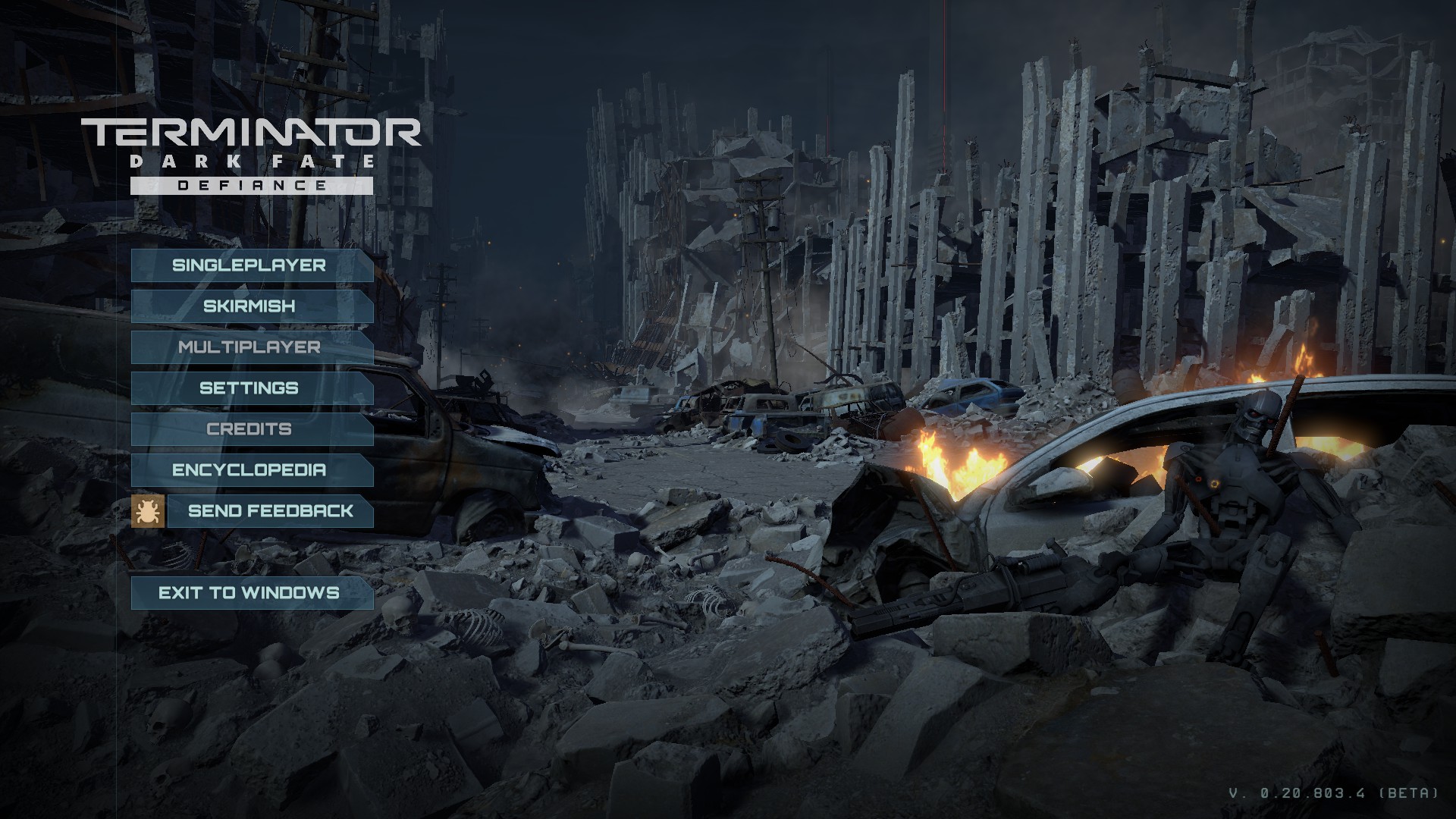The height and width of the screenshot is (819, 1456).
Task: Choose the Multiplayer option
Action: point(250,347)
